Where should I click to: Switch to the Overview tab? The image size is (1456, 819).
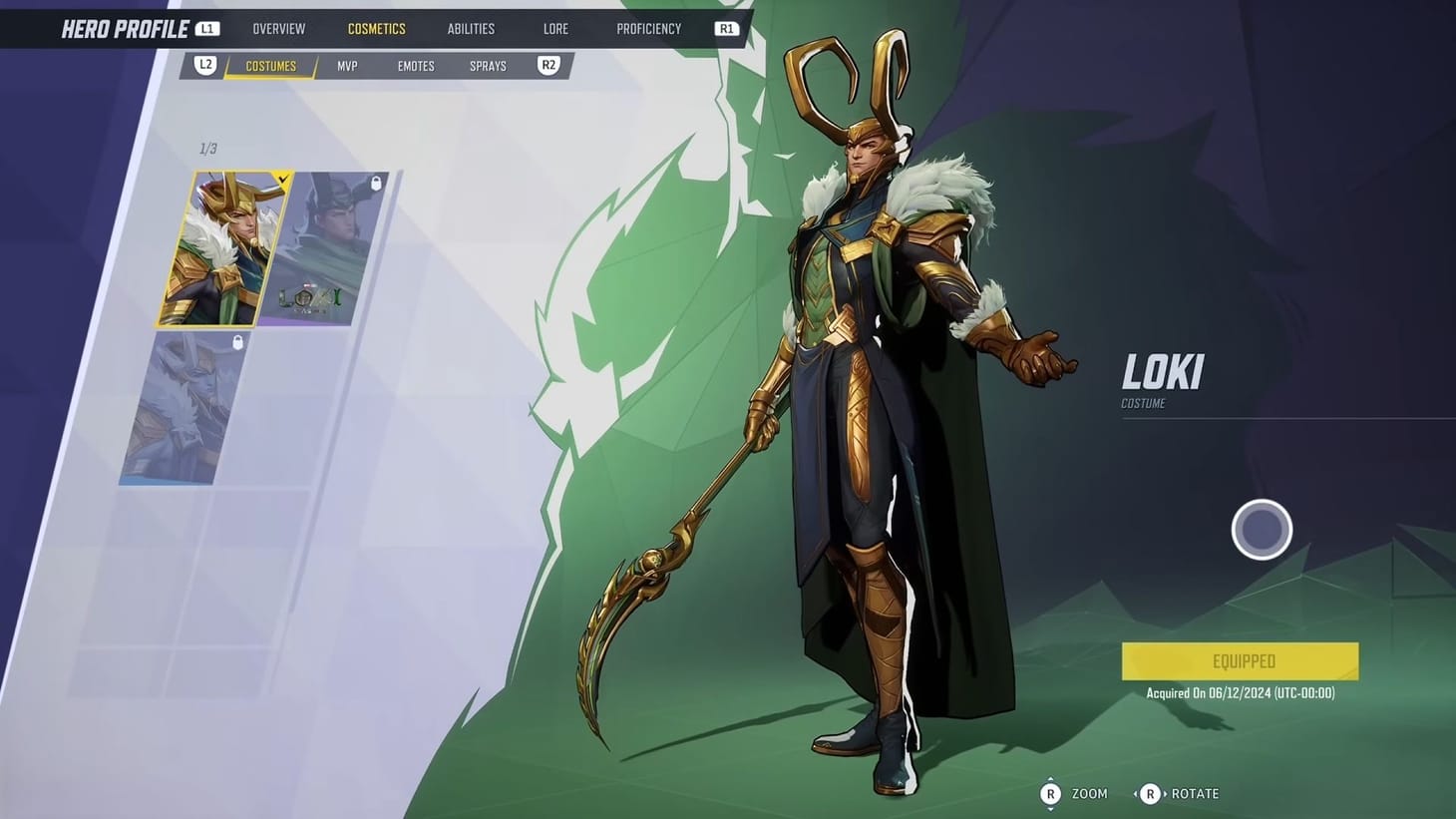(x=278, y=28)
